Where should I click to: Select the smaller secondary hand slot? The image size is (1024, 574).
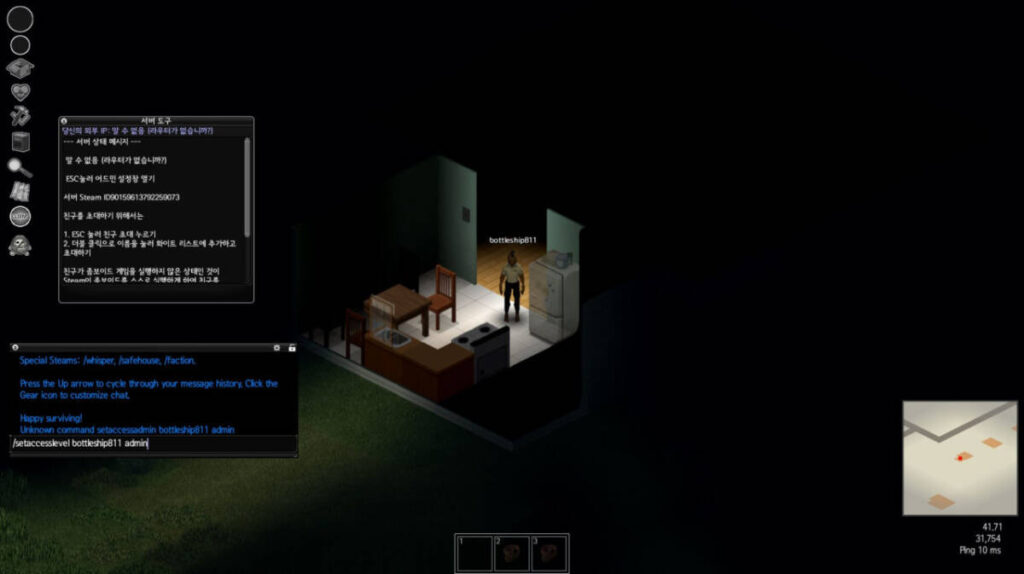point(20,45)
